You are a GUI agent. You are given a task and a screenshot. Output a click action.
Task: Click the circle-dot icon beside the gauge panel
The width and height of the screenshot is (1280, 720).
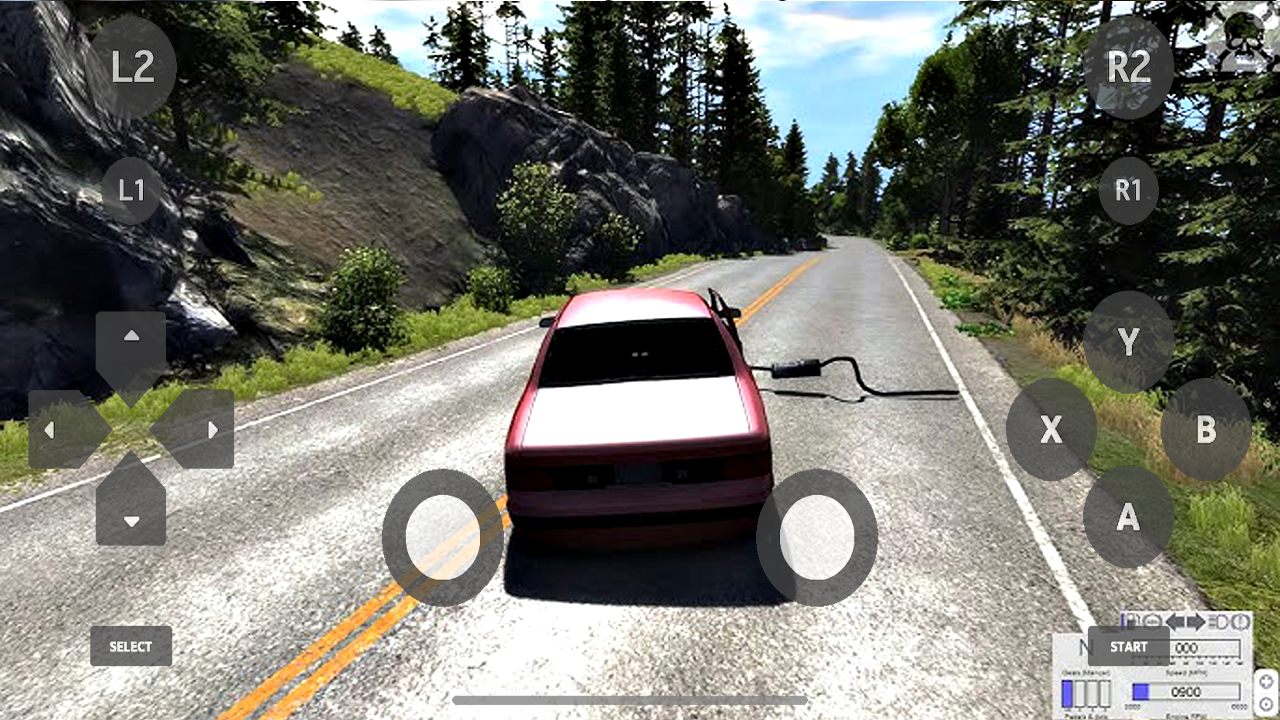(1267, 704)
